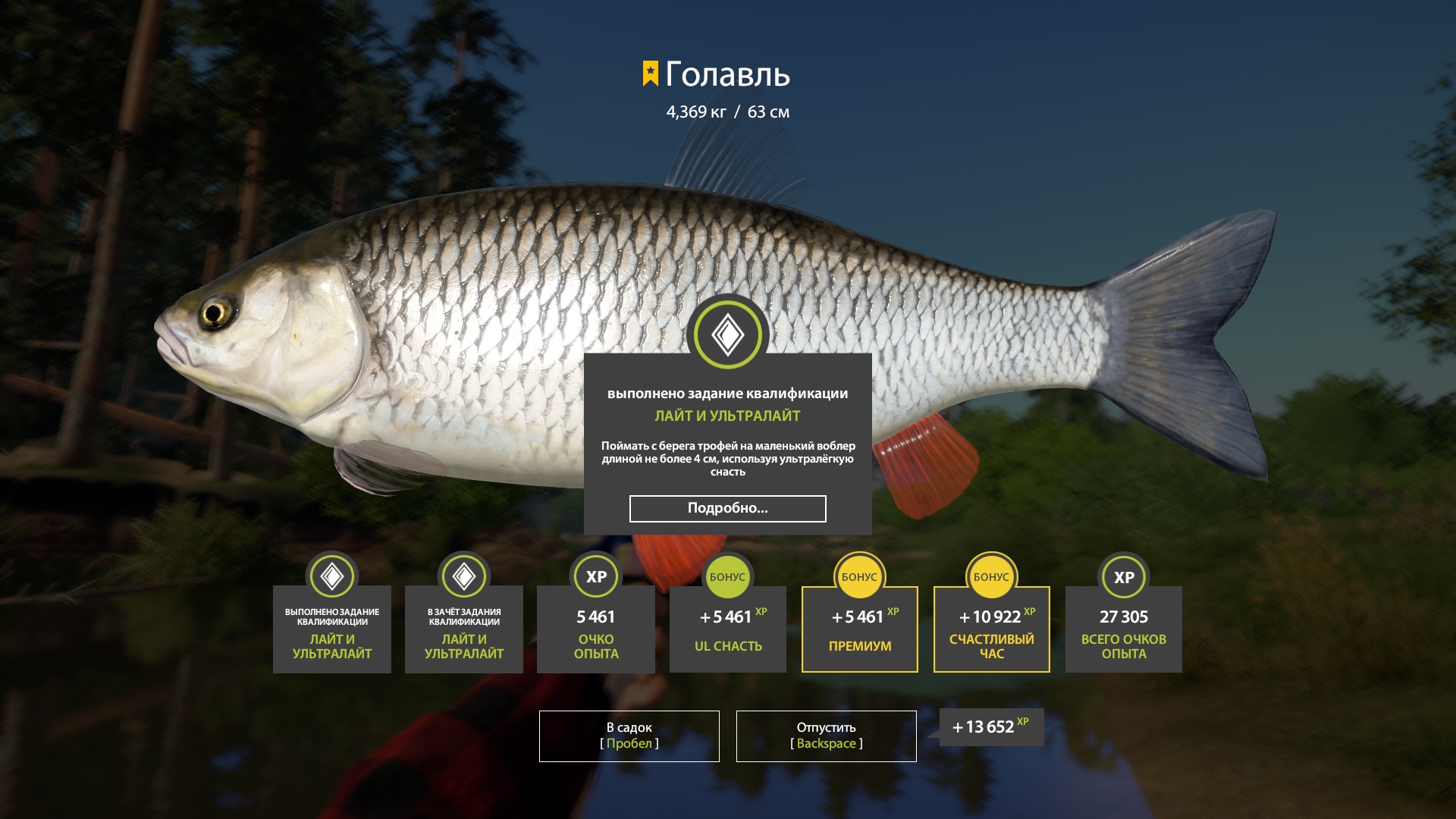The width and height of the screenshot is (1456, 819).
Task: Open the Подробно details button
Action: click(727, 509)
